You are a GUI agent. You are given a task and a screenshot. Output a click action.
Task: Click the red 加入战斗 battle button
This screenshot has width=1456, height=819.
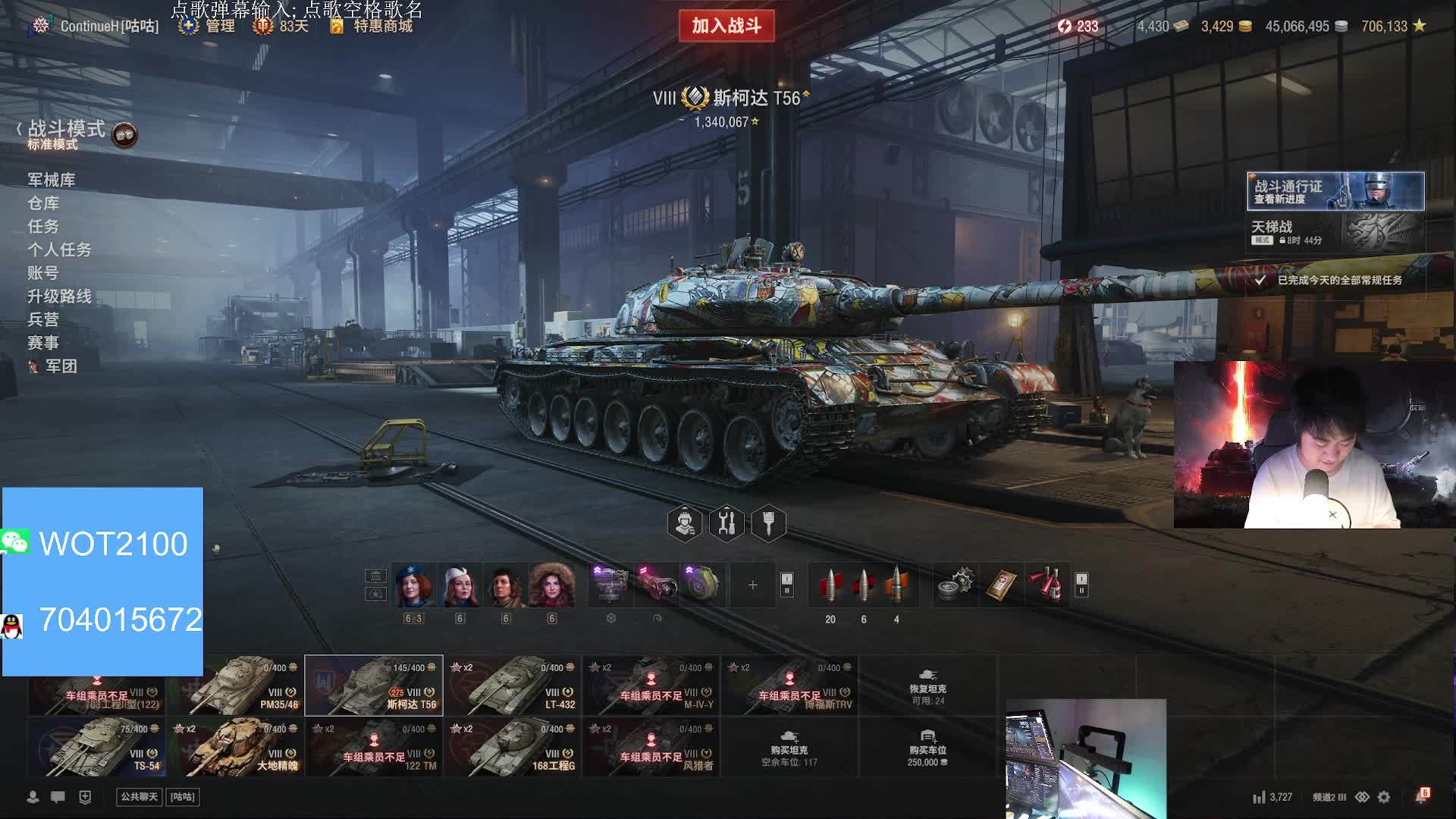pos(726,26)
